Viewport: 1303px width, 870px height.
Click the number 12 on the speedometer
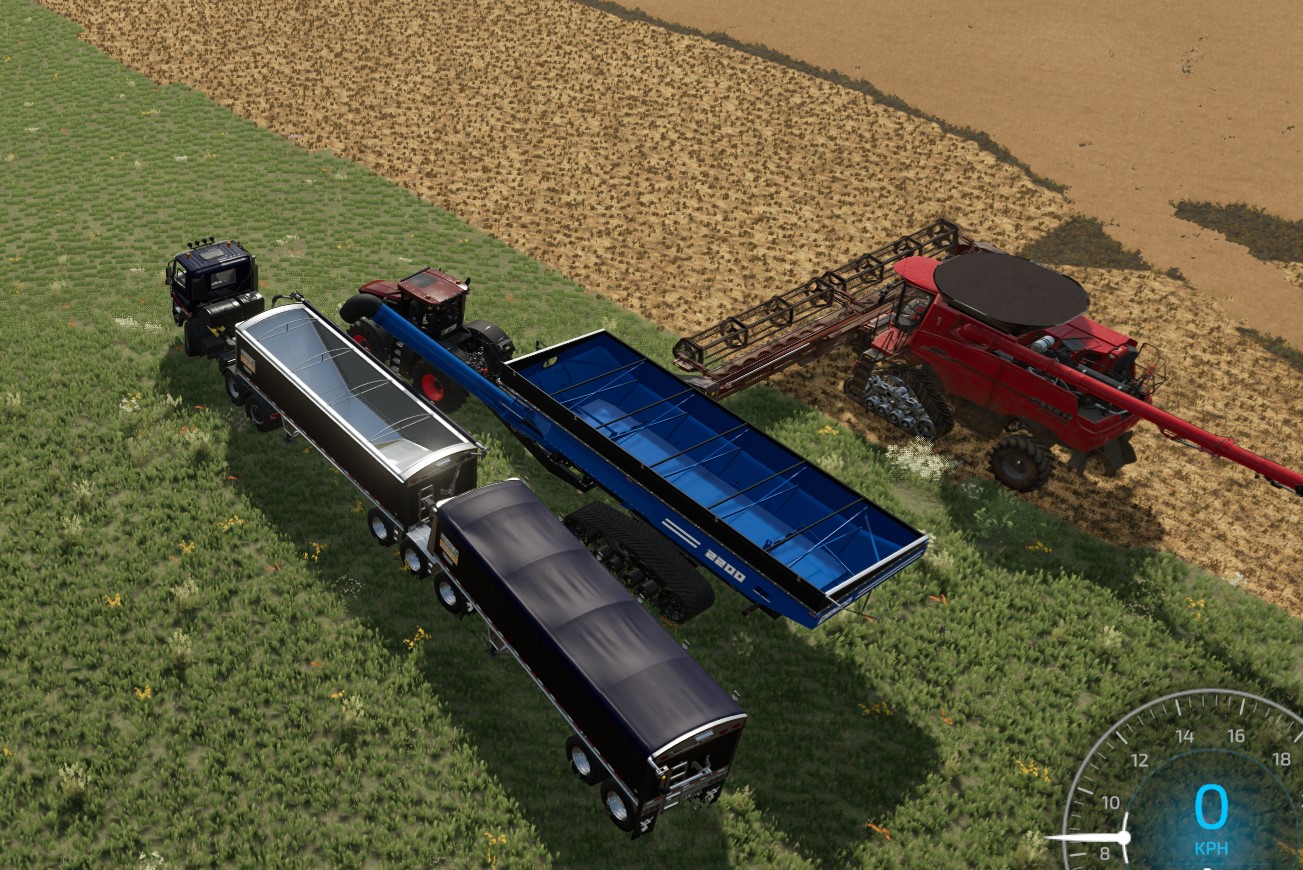click(x=1140, y=760)
